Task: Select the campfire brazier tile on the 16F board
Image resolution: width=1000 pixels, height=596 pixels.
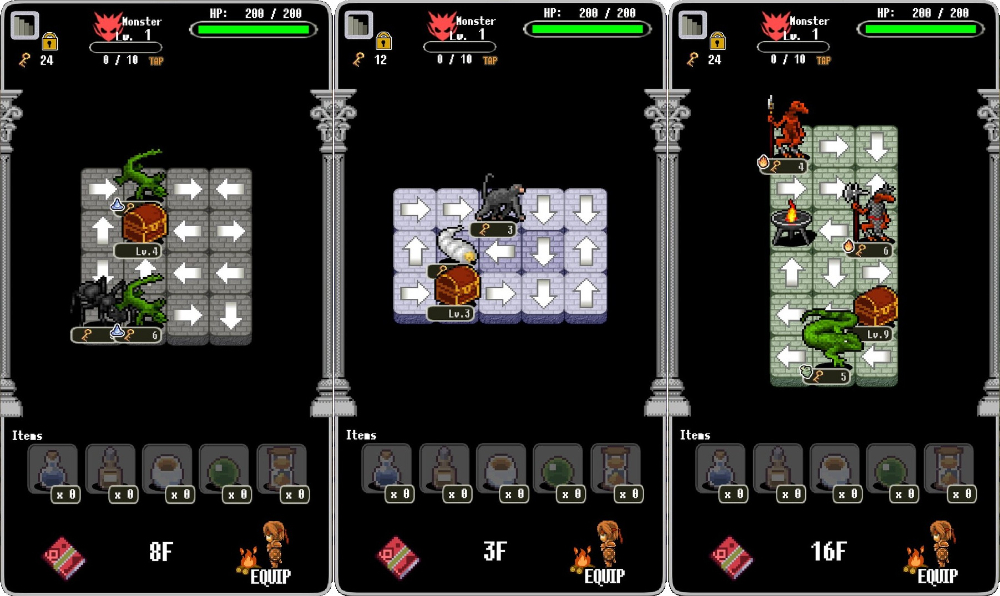Action: pos(790,224)
